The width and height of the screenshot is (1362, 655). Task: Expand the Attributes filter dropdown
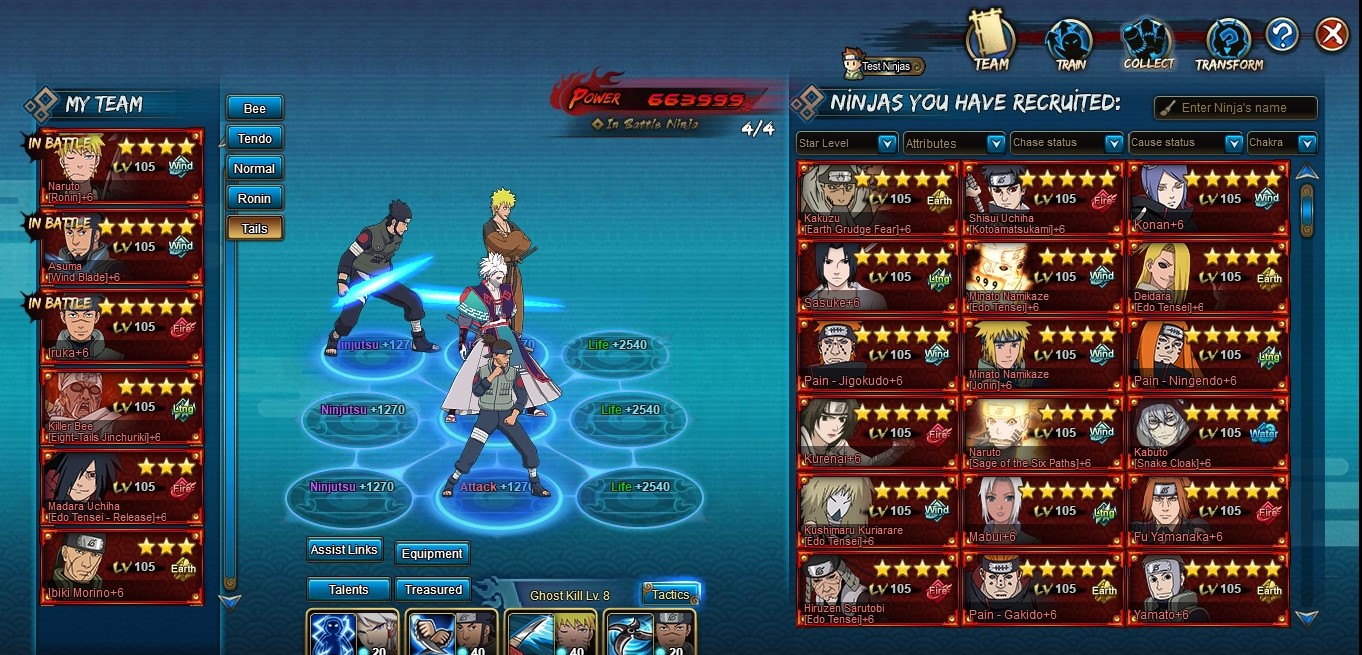pos(954,143)
